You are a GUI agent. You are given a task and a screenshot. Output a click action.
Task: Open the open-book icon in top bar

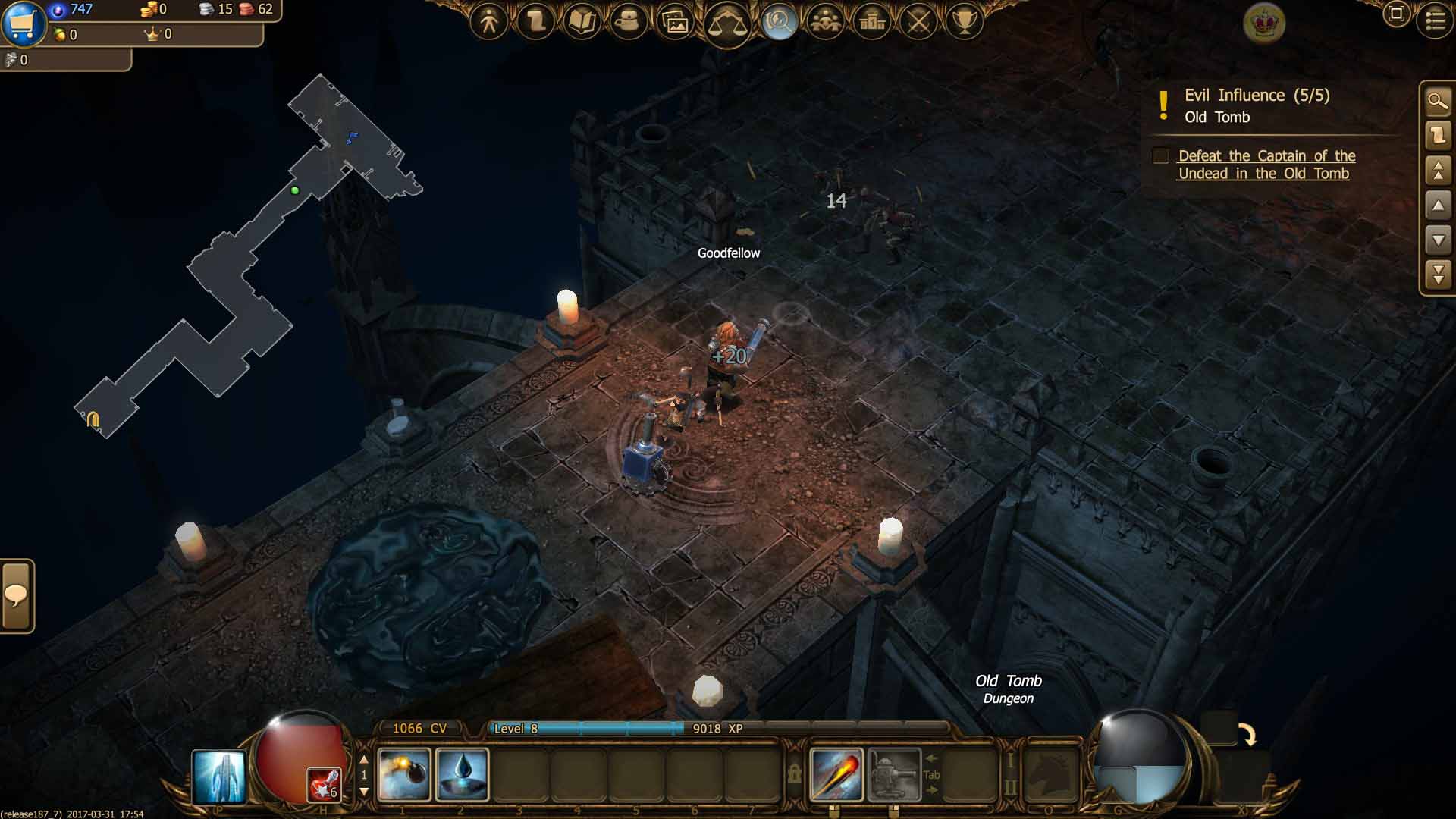point(582,21)
